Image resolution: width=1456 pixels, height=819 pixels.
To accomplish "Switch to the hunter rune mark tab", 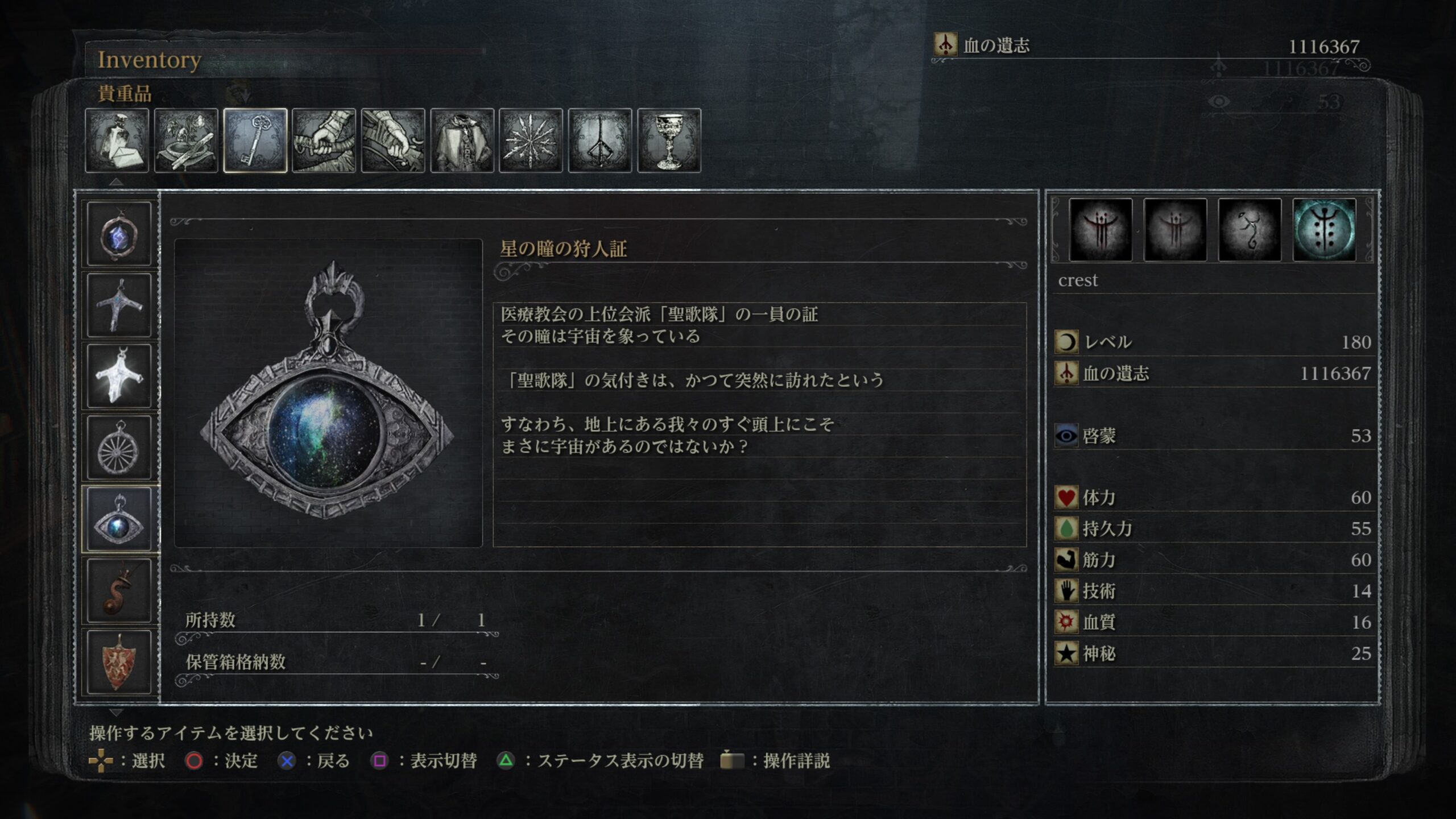I will (x=599, y=140).
